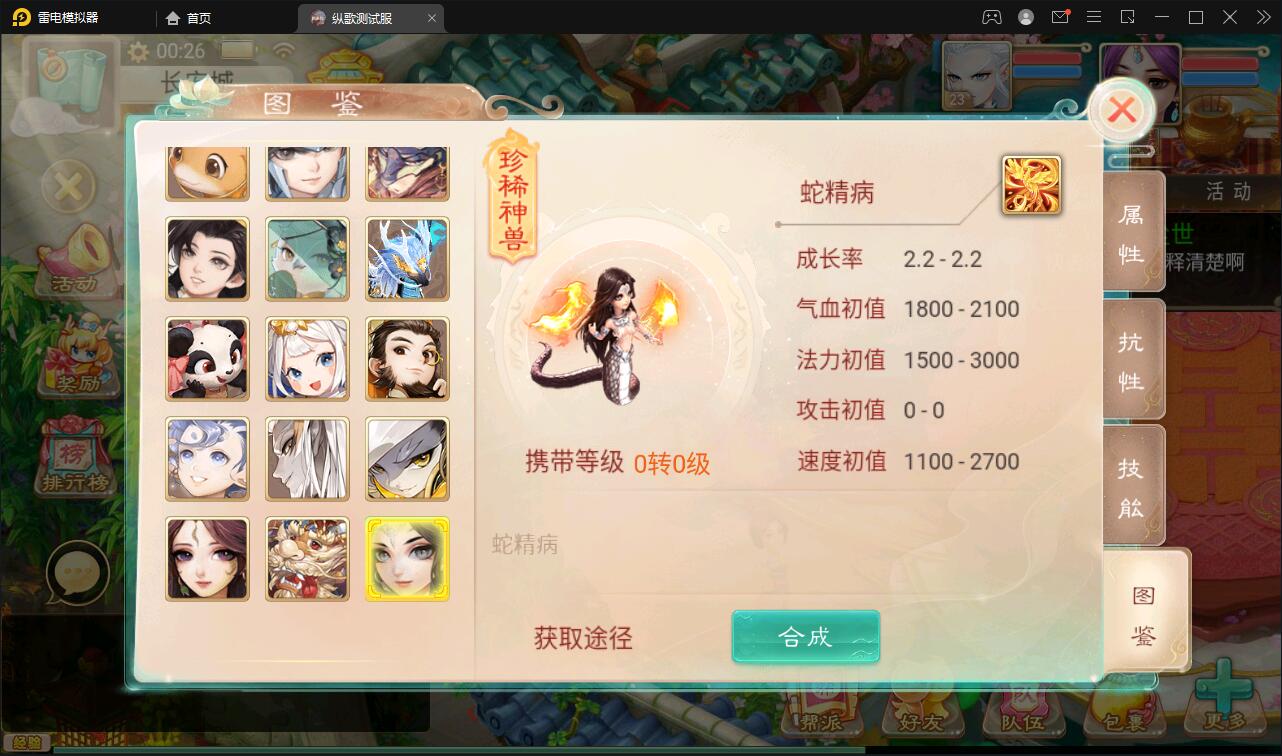Click the golden phoenix emblem beside 蛇精病
Screen dimensions: 1282x756
click(1033, 186)
